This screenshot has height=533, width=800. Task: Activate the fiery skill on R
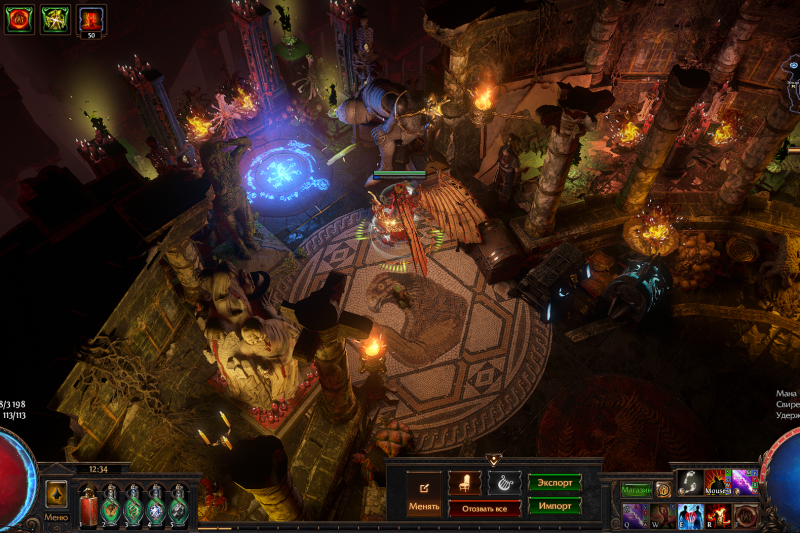pyautogui.click(x=717, y=516)
